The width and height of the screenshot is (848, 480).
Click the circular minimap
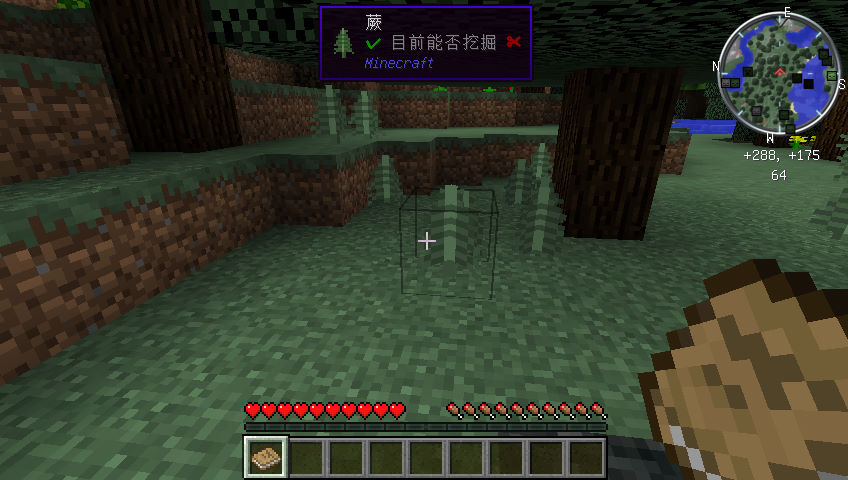pyautogui.click(x=780, y=76)
